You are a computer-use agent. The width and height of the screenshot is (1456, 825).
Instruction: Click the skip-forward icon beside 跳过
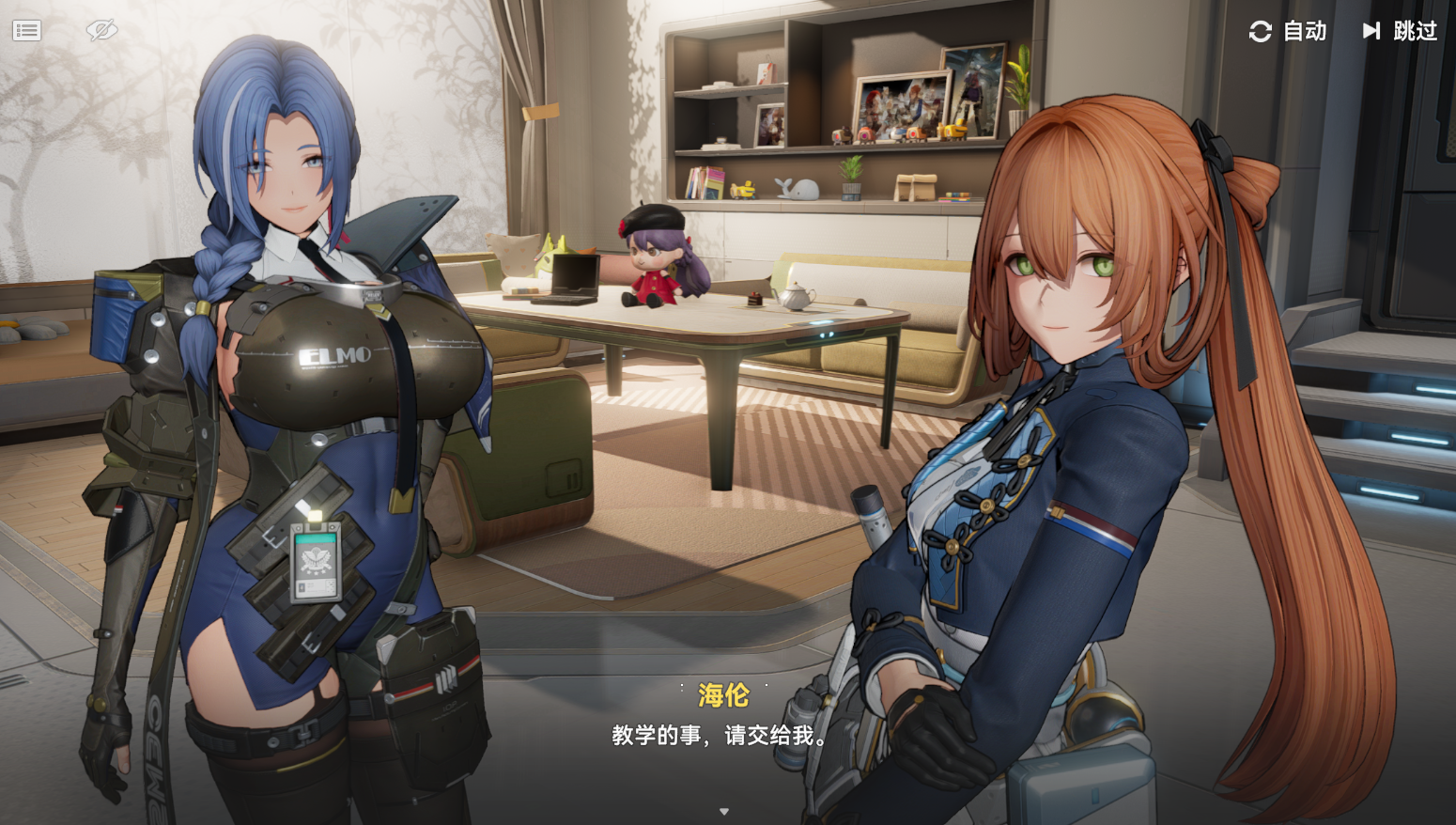click(1370, 31)
